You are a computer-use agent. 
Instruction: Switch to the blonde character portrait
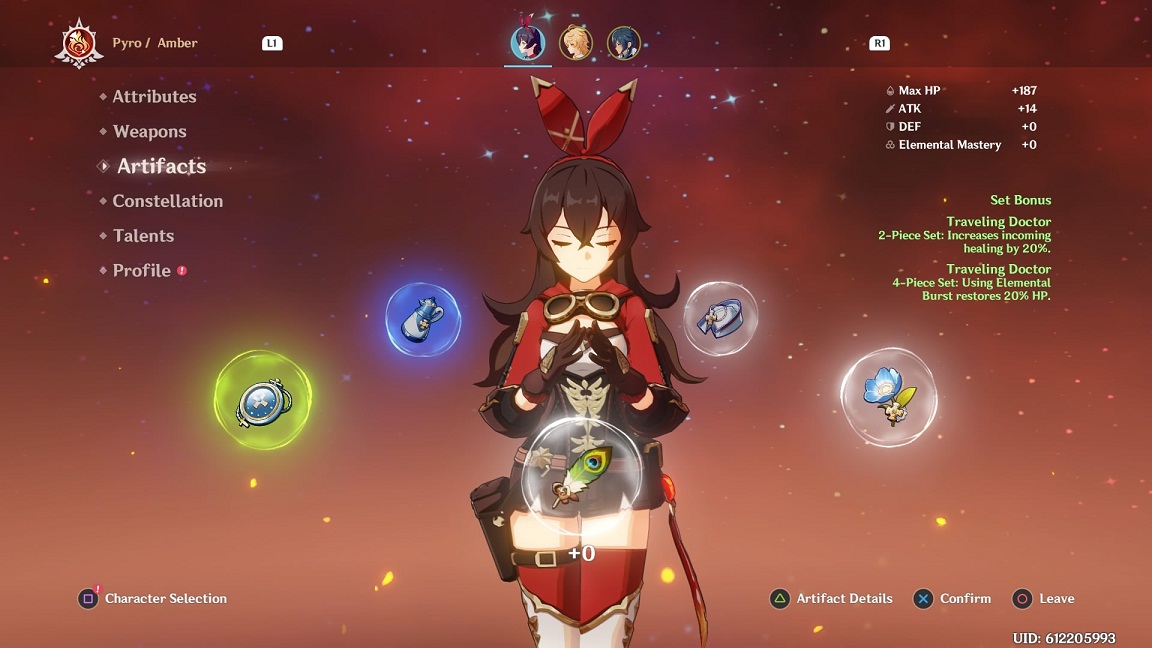[x=576, y=43]
